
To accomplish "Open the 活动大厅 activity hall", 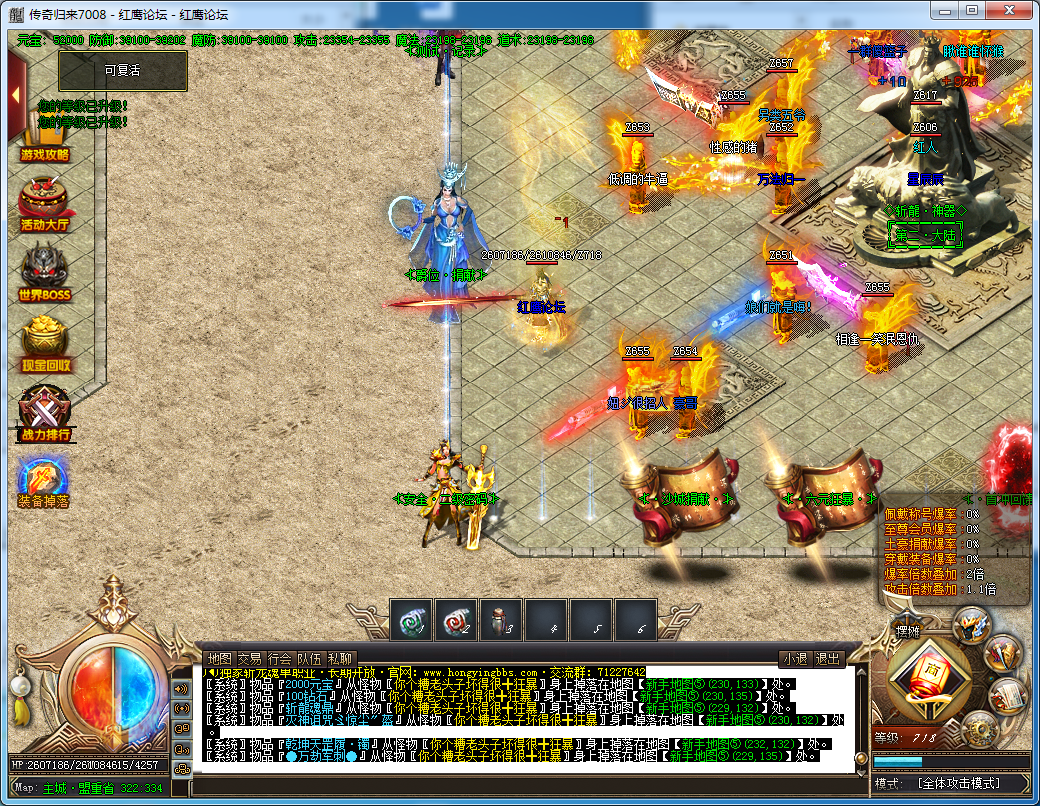I will pos(44,203).
